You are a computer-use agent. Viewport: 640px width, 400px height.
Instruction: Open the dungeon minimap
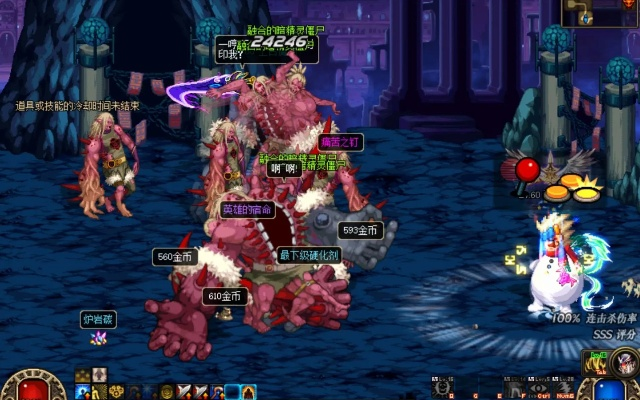tap(589, 12)
